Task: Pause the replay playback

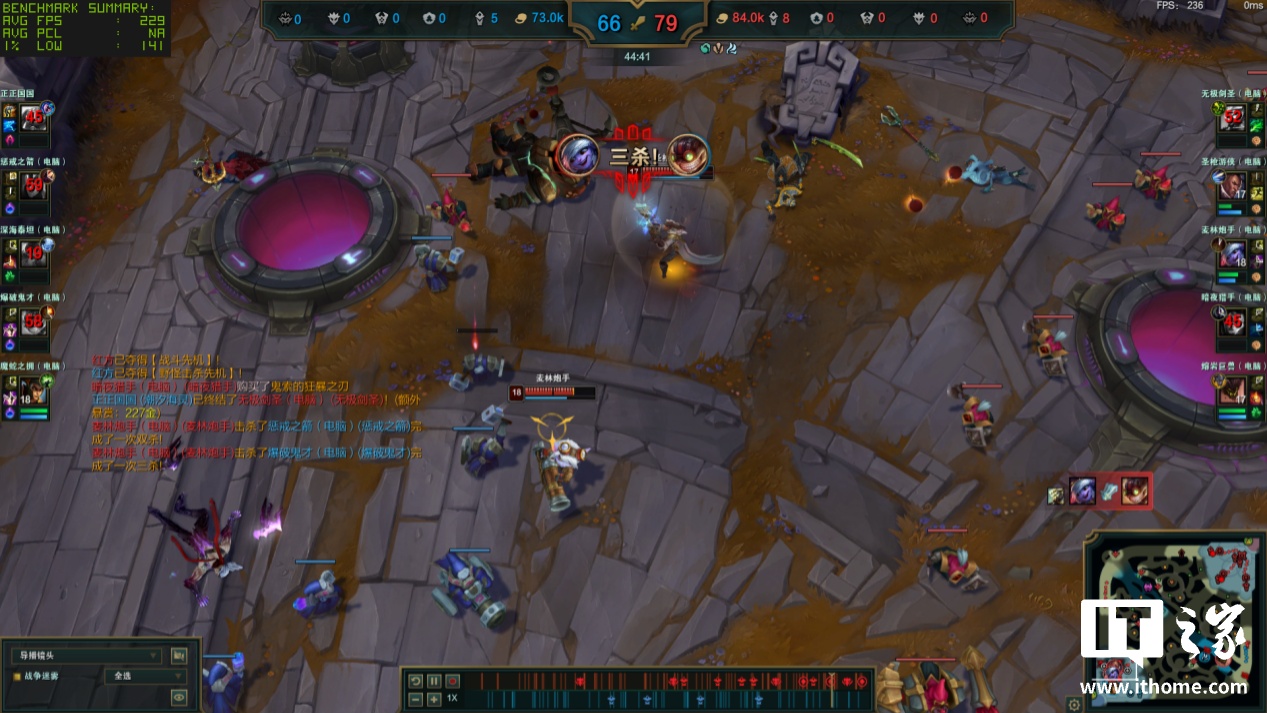Action: [434, 681]
